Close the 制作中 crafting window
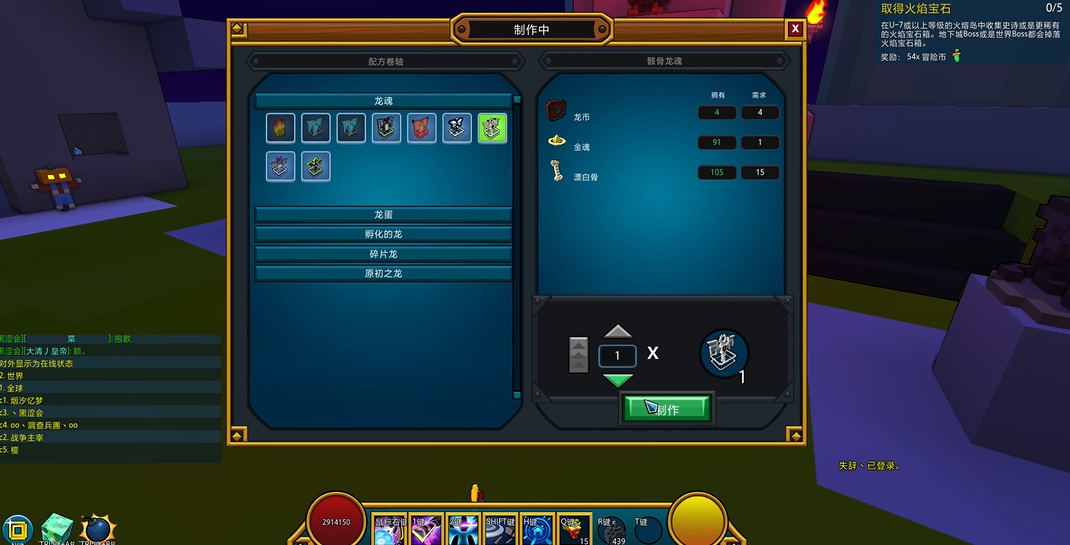This screenshot has width=1070, height=545. tap(795, 29)
